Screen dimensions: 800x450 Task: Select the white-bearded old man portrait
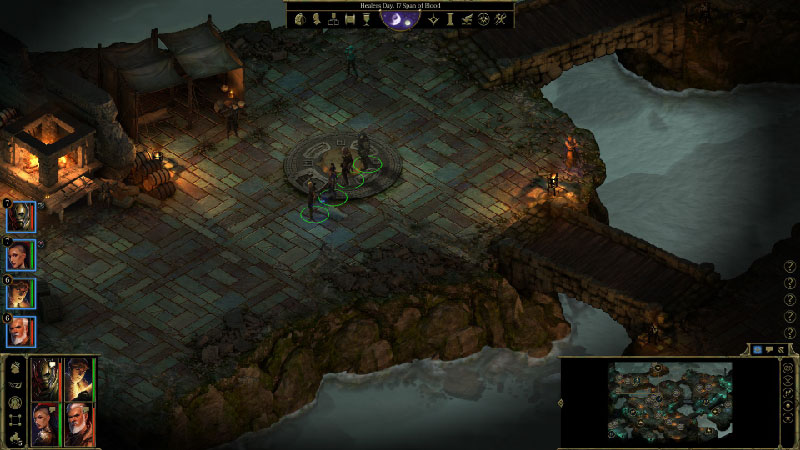(22, 331)
